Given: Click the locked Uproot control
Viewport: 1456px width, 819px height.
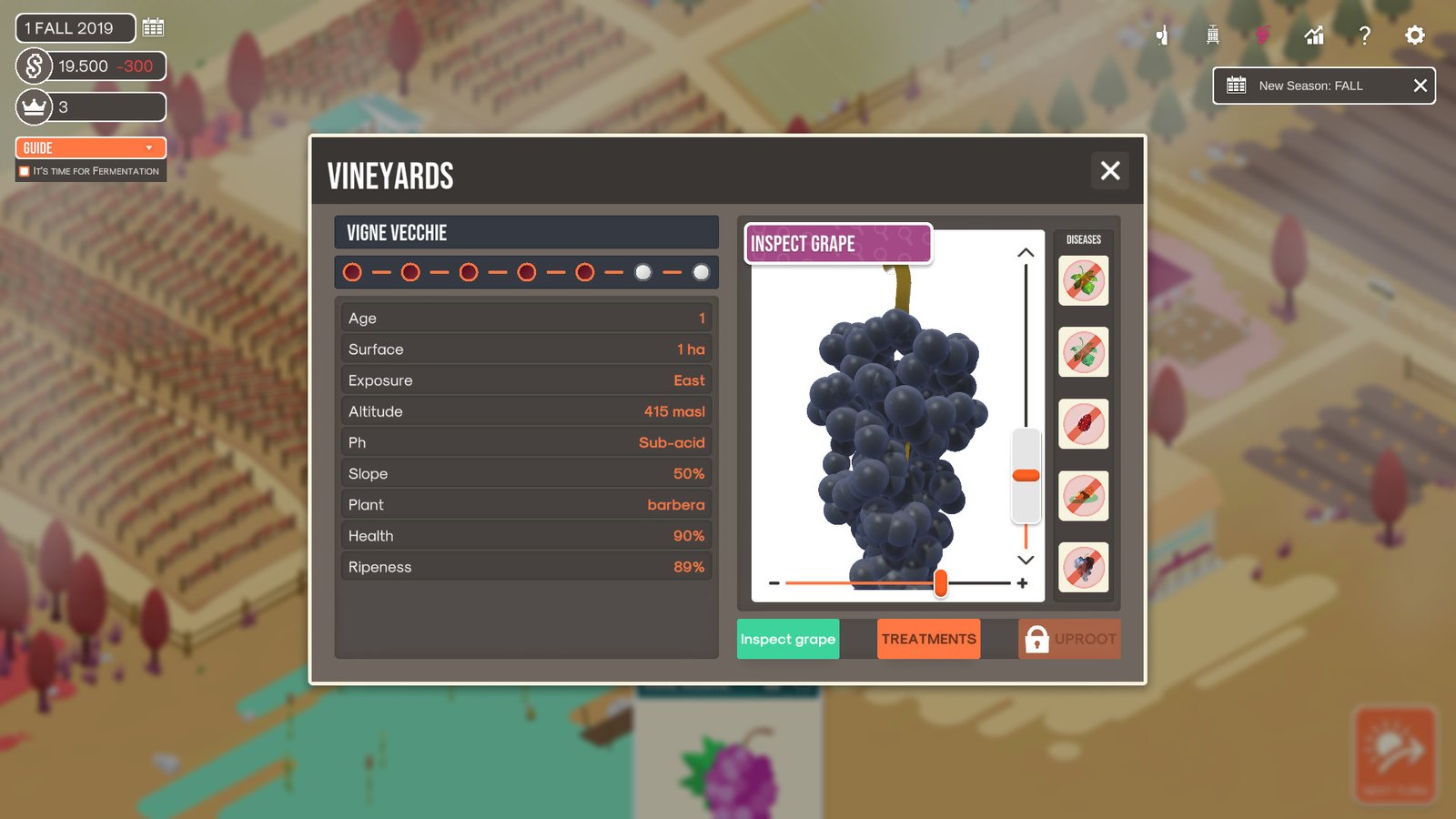Looking at the screenshot, I should click(1070, 639).
